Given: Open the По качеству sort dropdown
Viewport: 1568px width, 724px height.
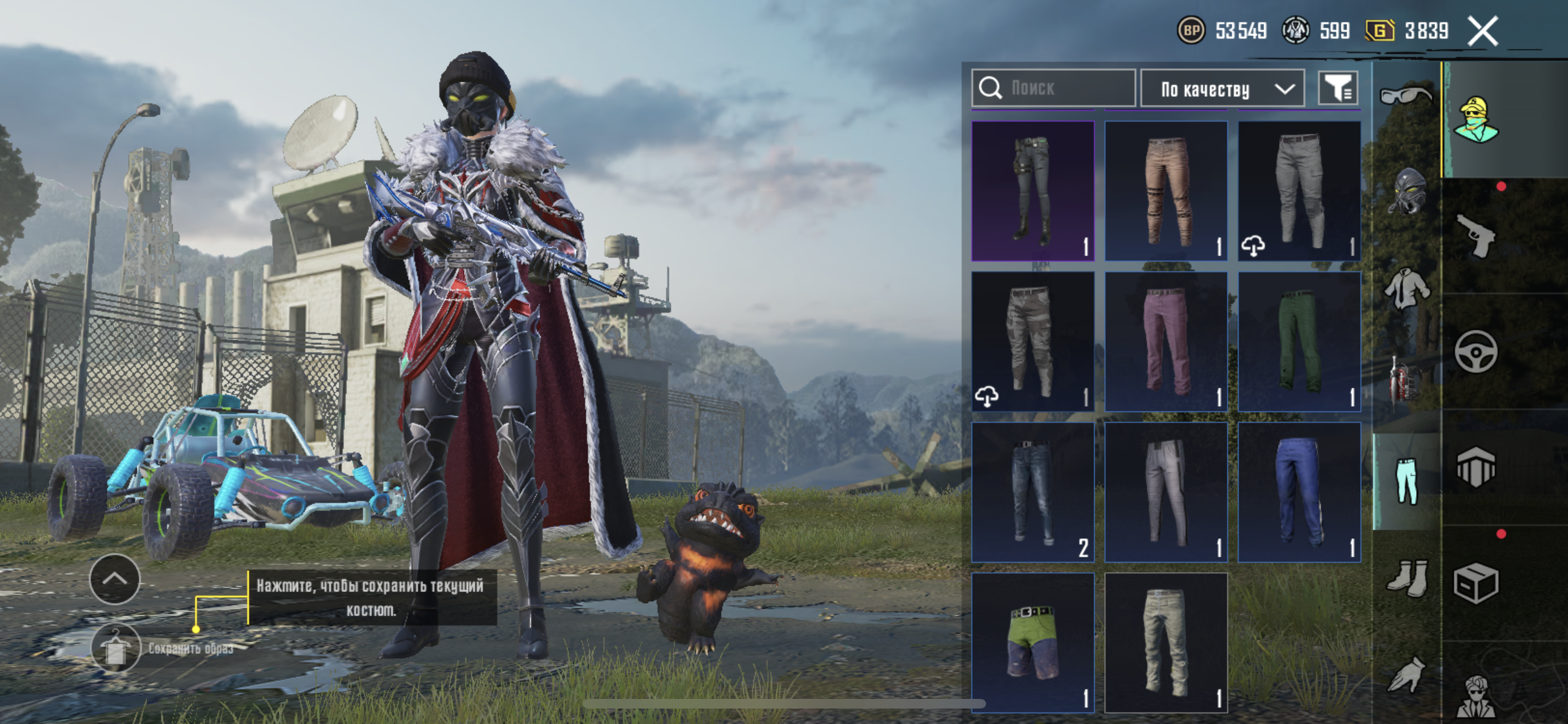Looking at the screenshot, I should pyautogui.click(x=1222, y=89).
